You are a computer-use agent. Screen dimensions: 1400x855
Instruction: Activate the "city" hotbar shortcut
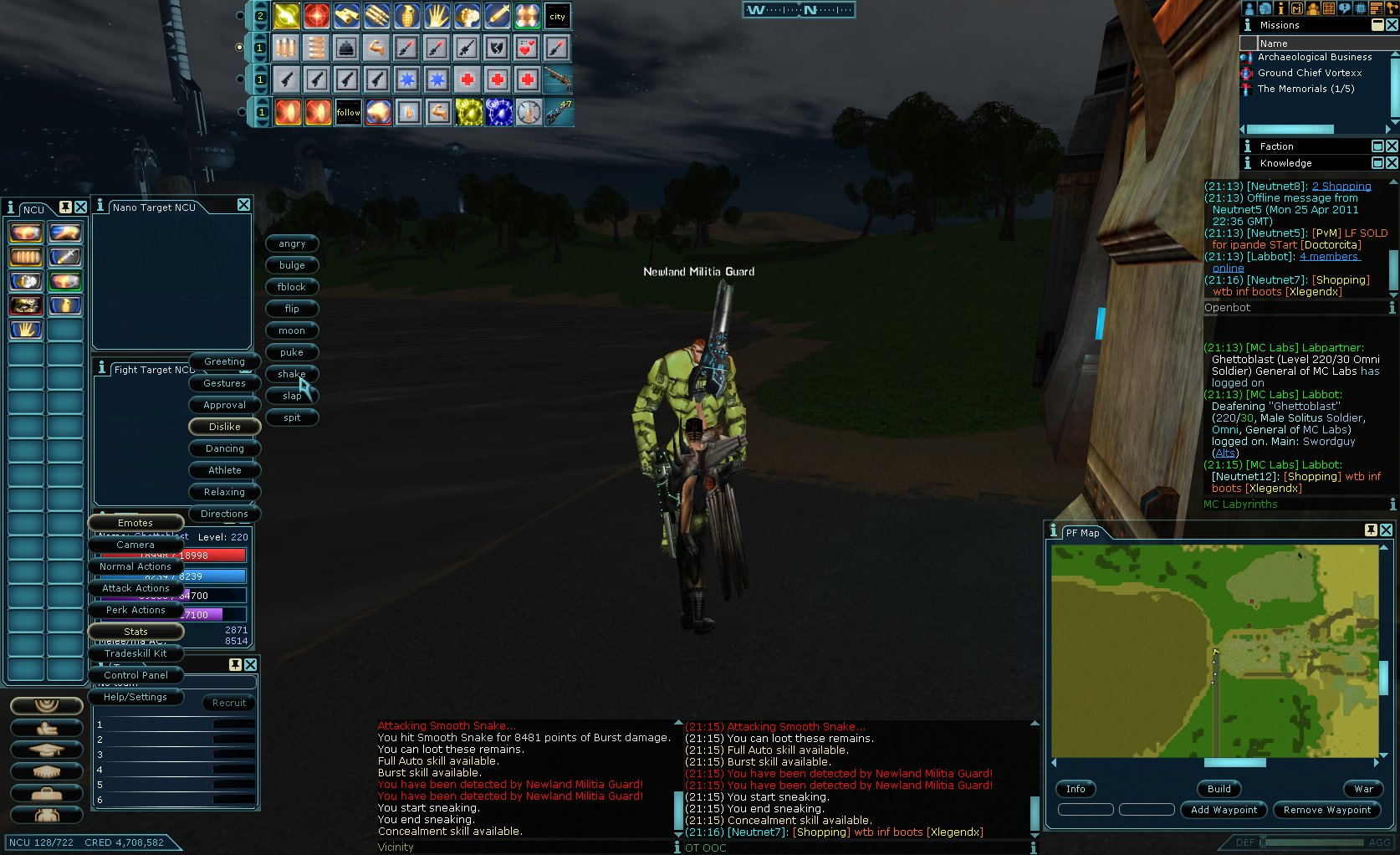pos(557,16)
